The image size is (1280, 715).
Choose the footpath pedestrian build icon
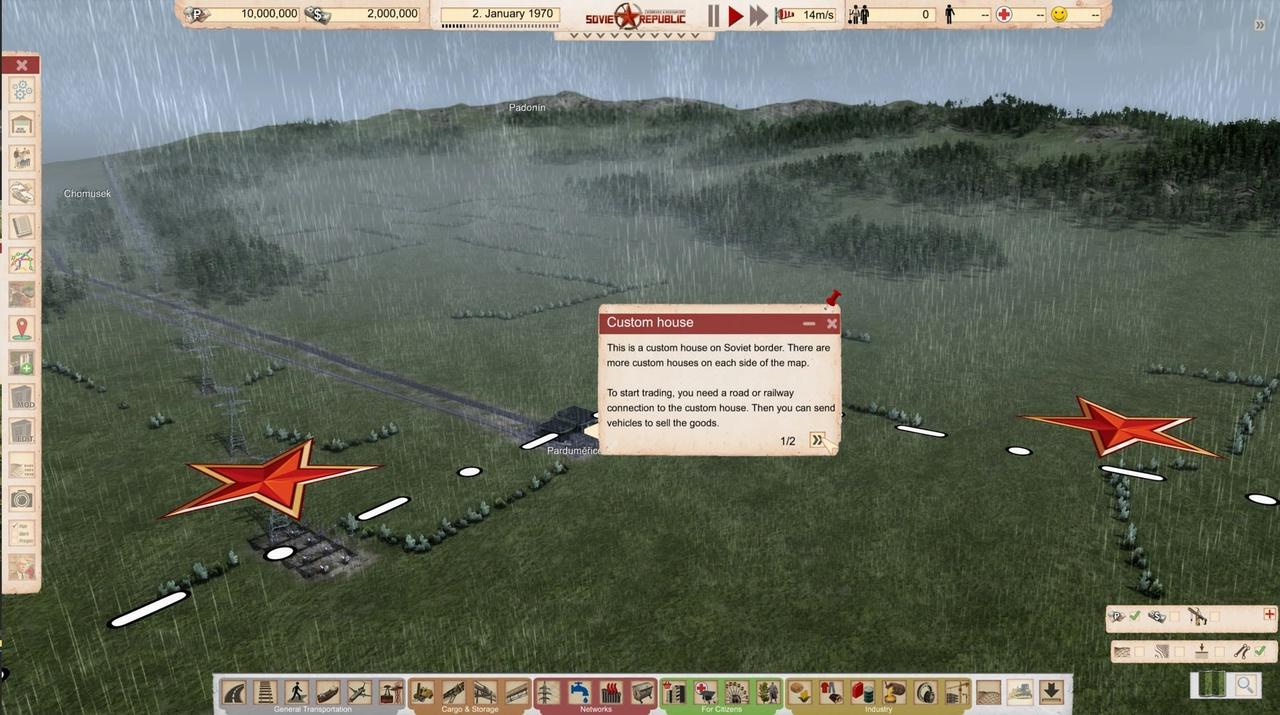pyautogui.click(x=296, y=692)
